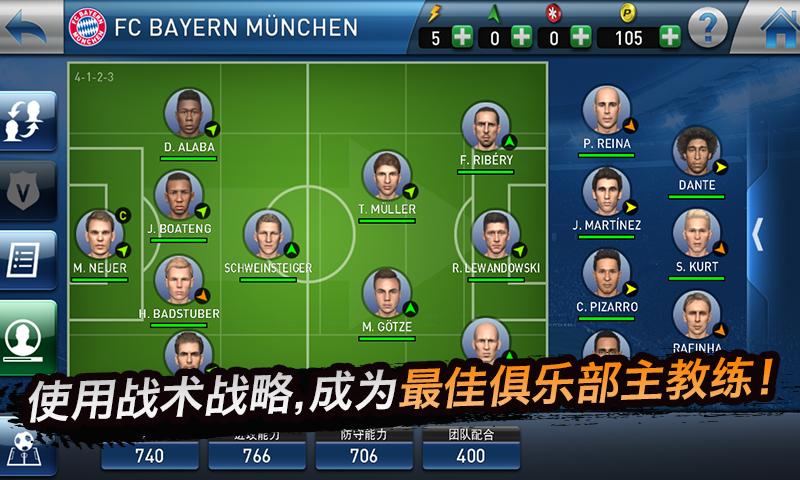Open the help question mark button
Image resolution: width=800 pixels, height=480 pixels.
pyautogui.click(x=708, y=27)
